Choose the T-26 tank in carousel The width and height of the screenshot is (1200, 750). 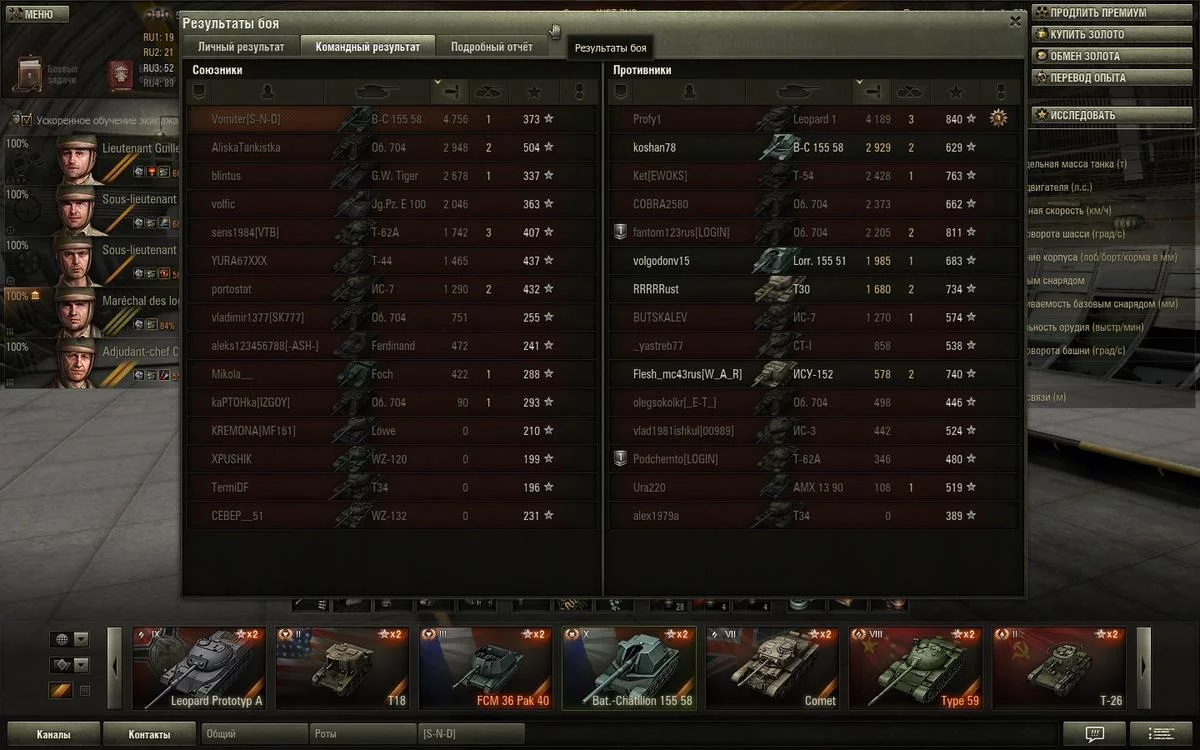click(x=1059, y=668)
